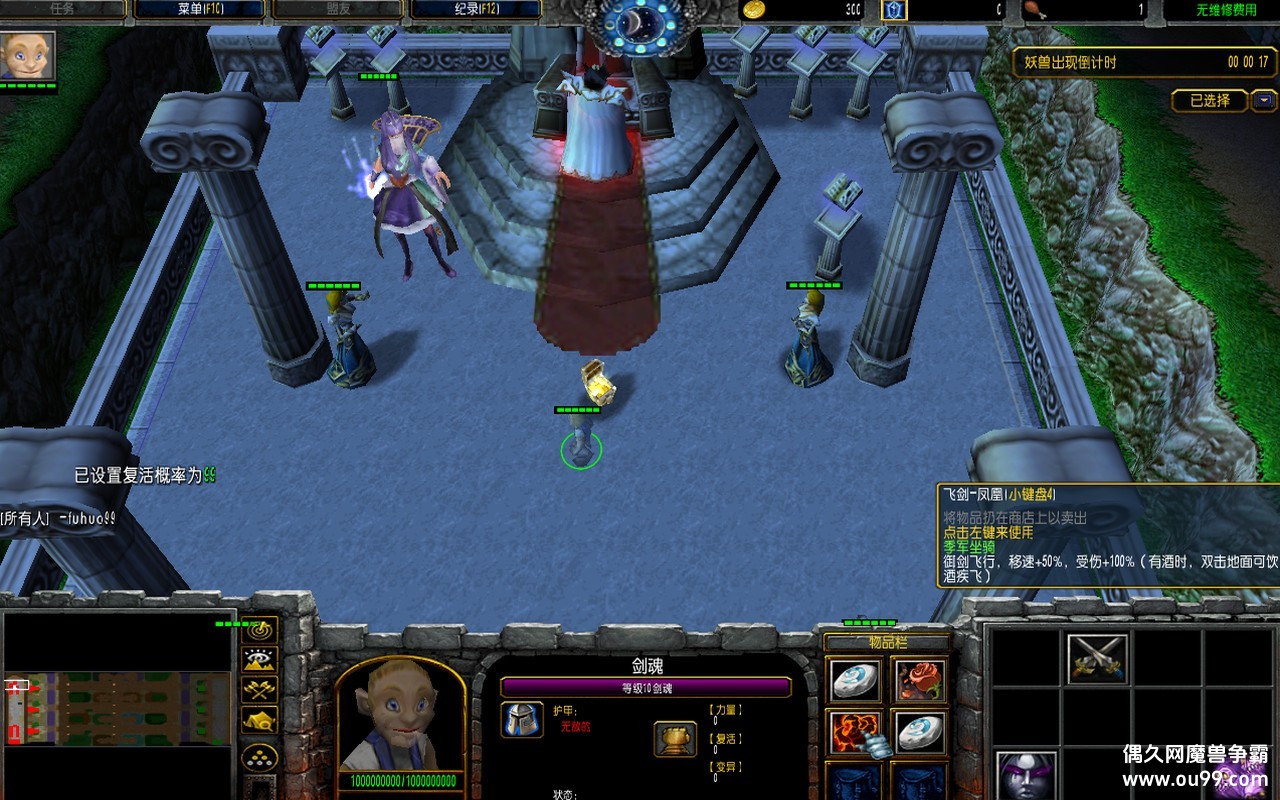Image resolution: width=1280 pixels, height=800 pixels.
Task: Click the golden trophy attribute icon
Action: 675,739
